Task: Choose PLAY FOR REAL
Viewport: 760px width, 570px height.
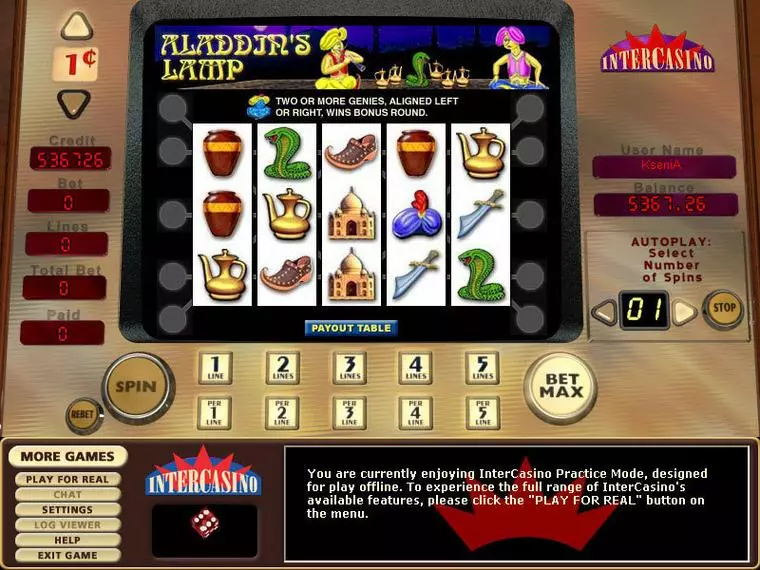Action: point(68,479)
